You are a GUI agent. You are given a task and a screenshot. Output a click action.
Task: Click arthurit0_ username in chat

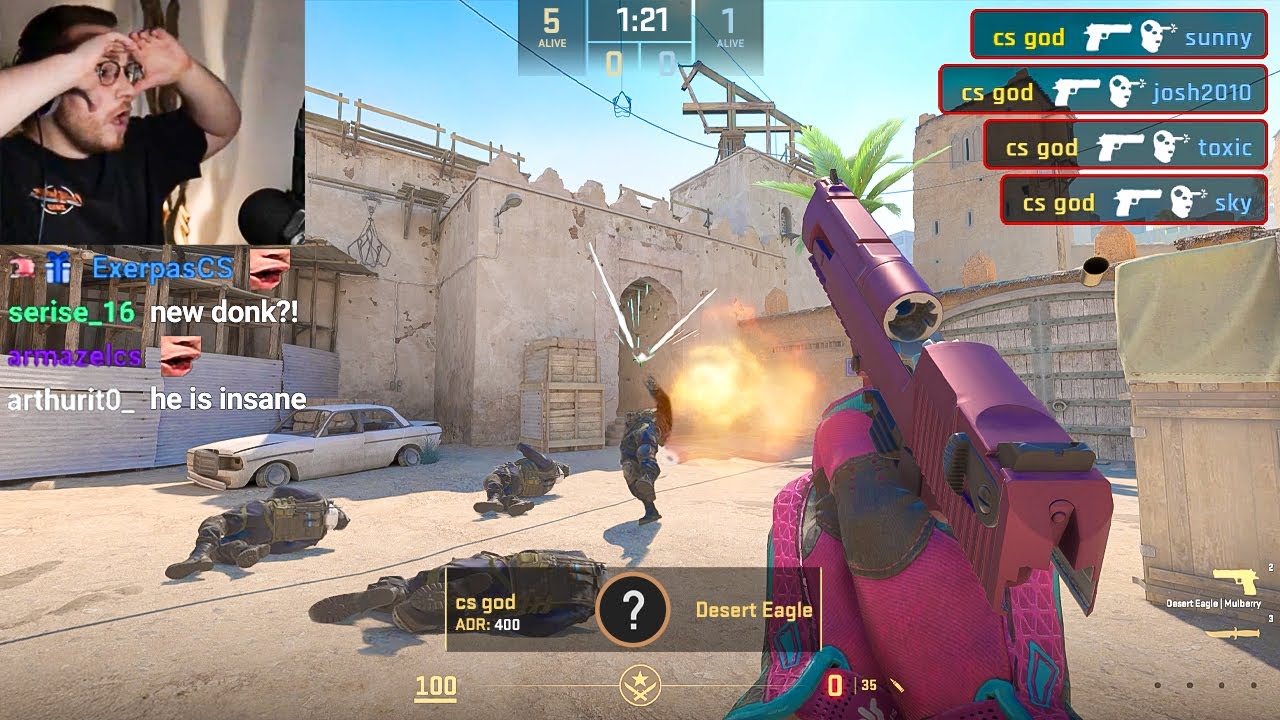(x=71, y=400)
